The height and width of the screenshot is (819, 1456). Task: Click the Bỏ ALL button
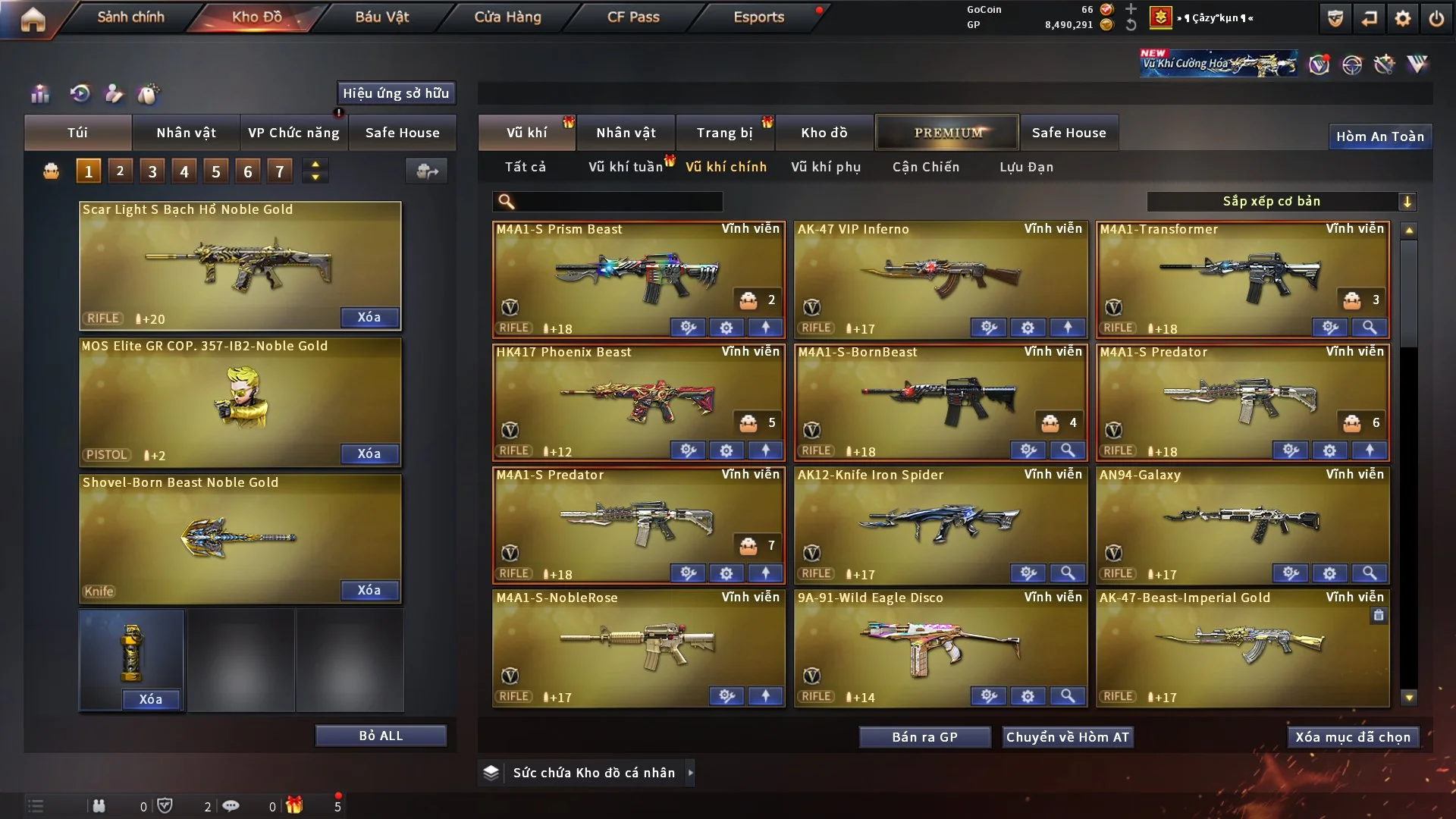pos(381,736)
